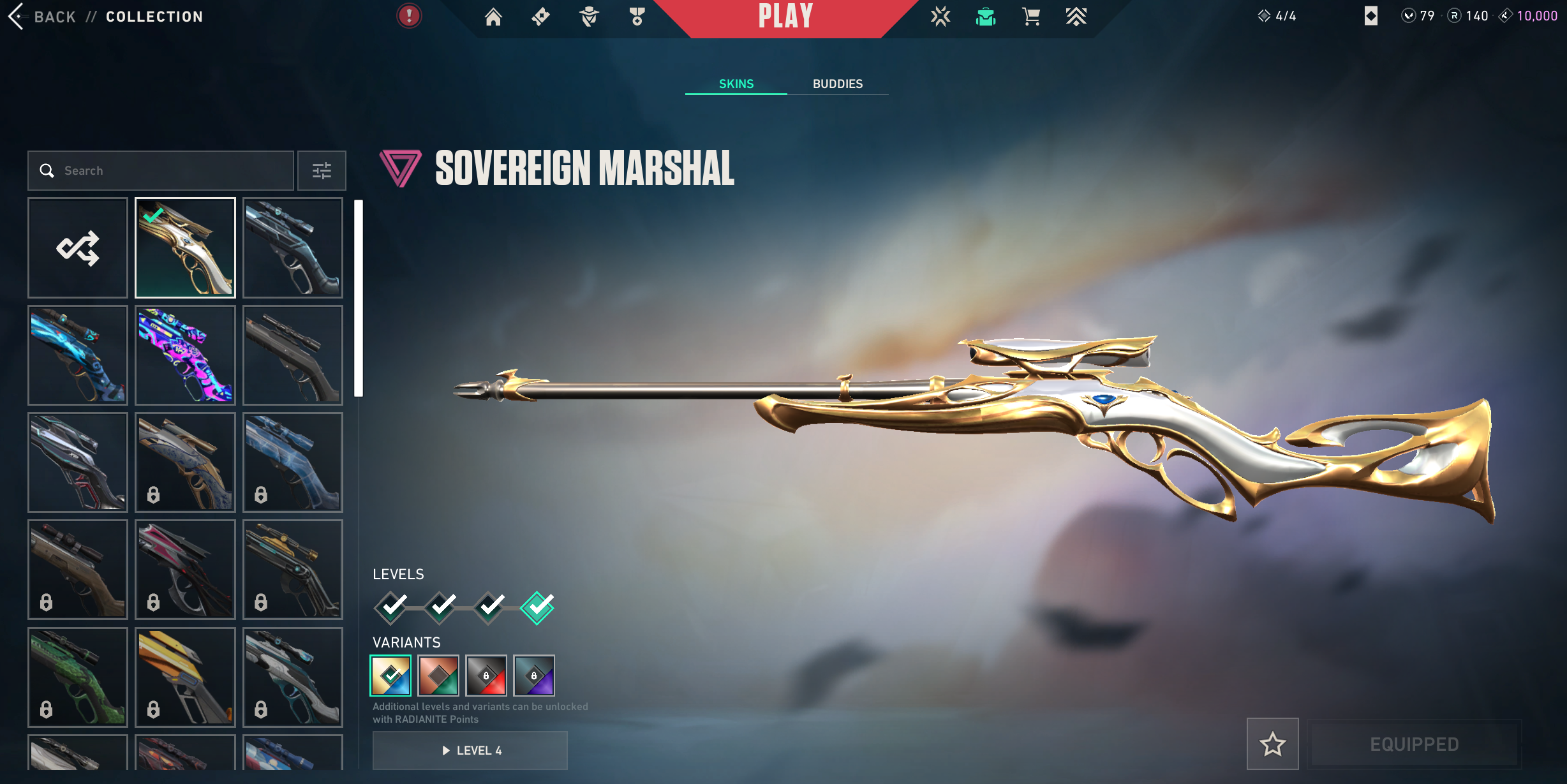This screenshot has height=784, width=1567.
Task: Open the skin filter options
Action: tap(322, 170)
